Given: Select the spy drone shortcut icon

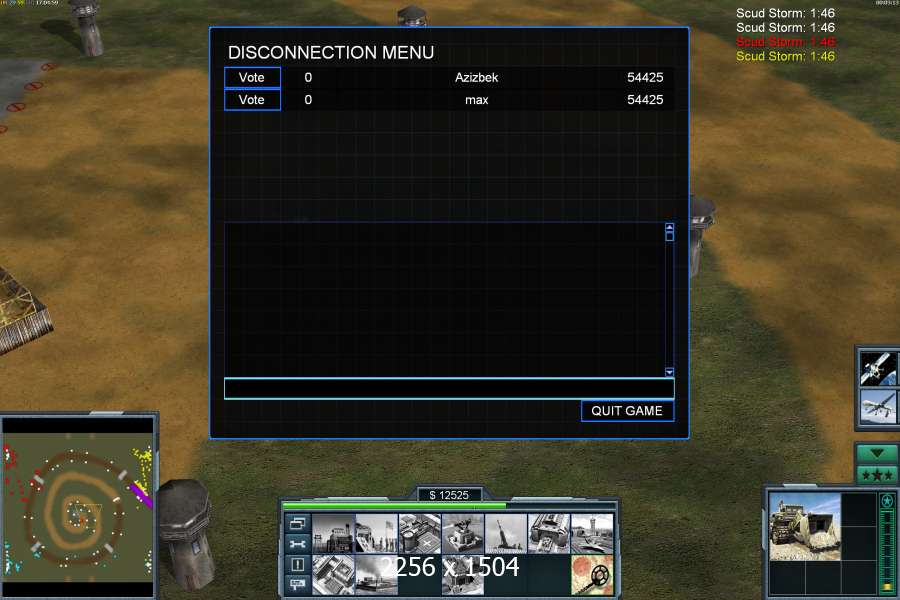Looking at the screenshot, I should [x=877, y=406].
